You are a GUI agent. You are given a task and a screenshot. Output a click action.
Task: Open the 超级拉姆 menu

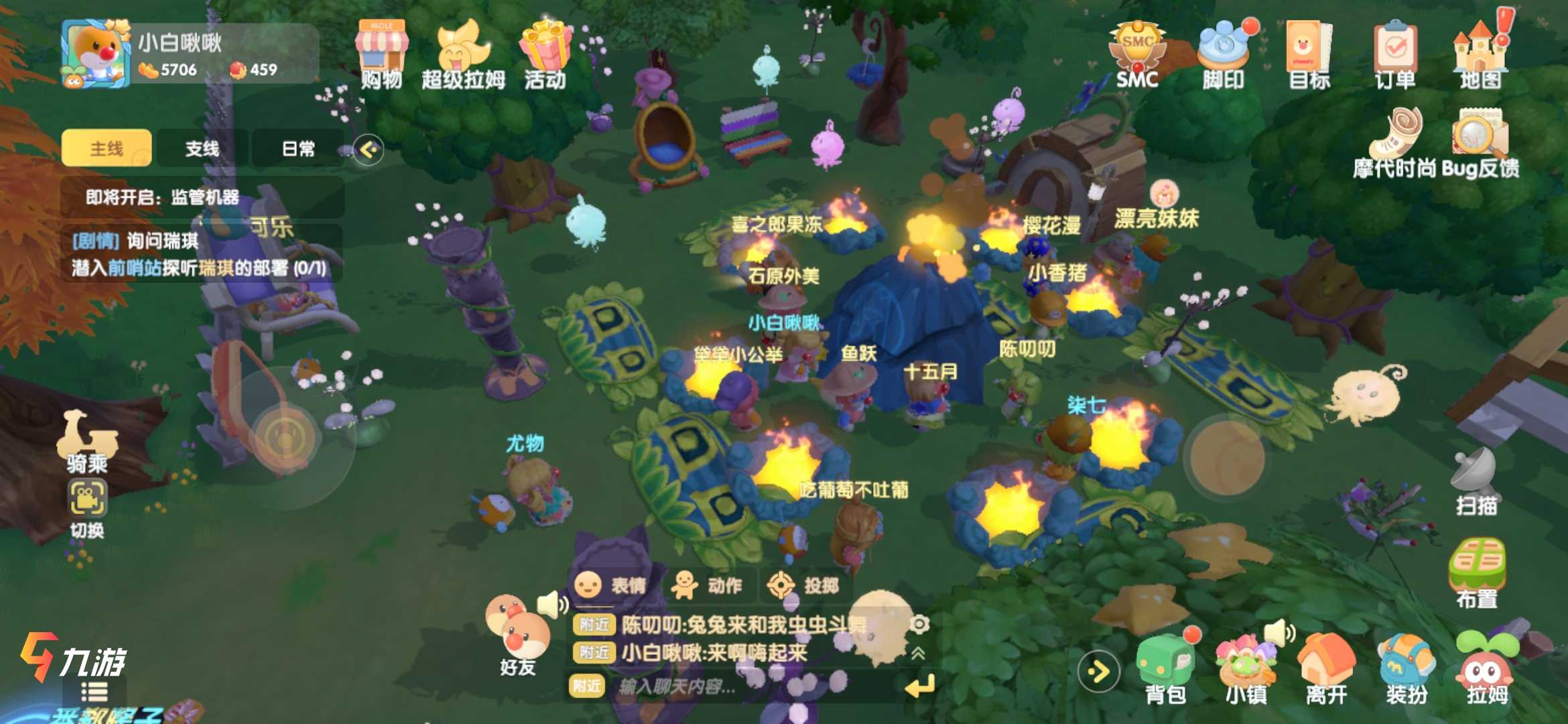click(x=463, y=54)
